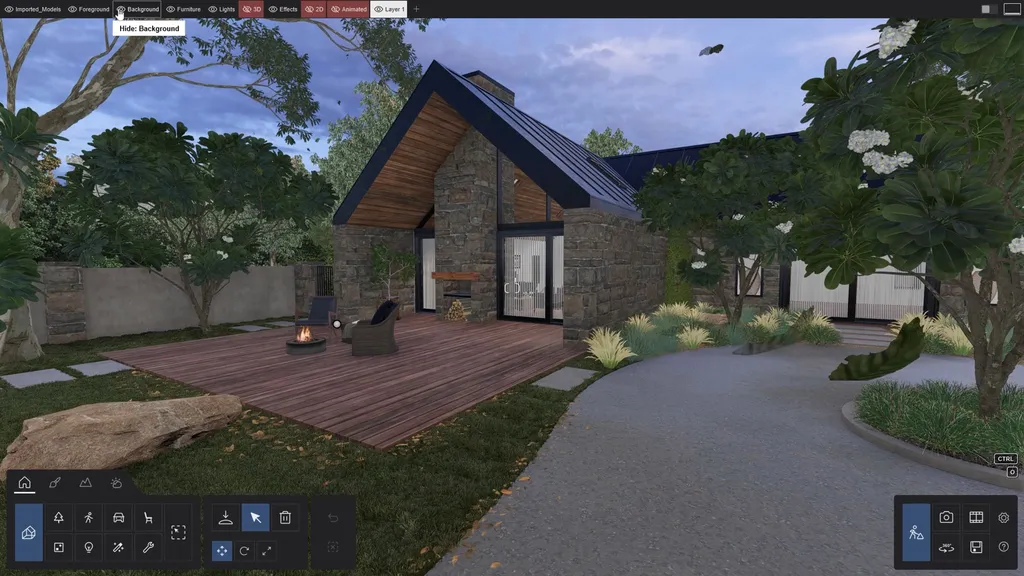Choose the light bulb lights category
This screenshot has width=1024, height=576.
click(x=89, y=548)
